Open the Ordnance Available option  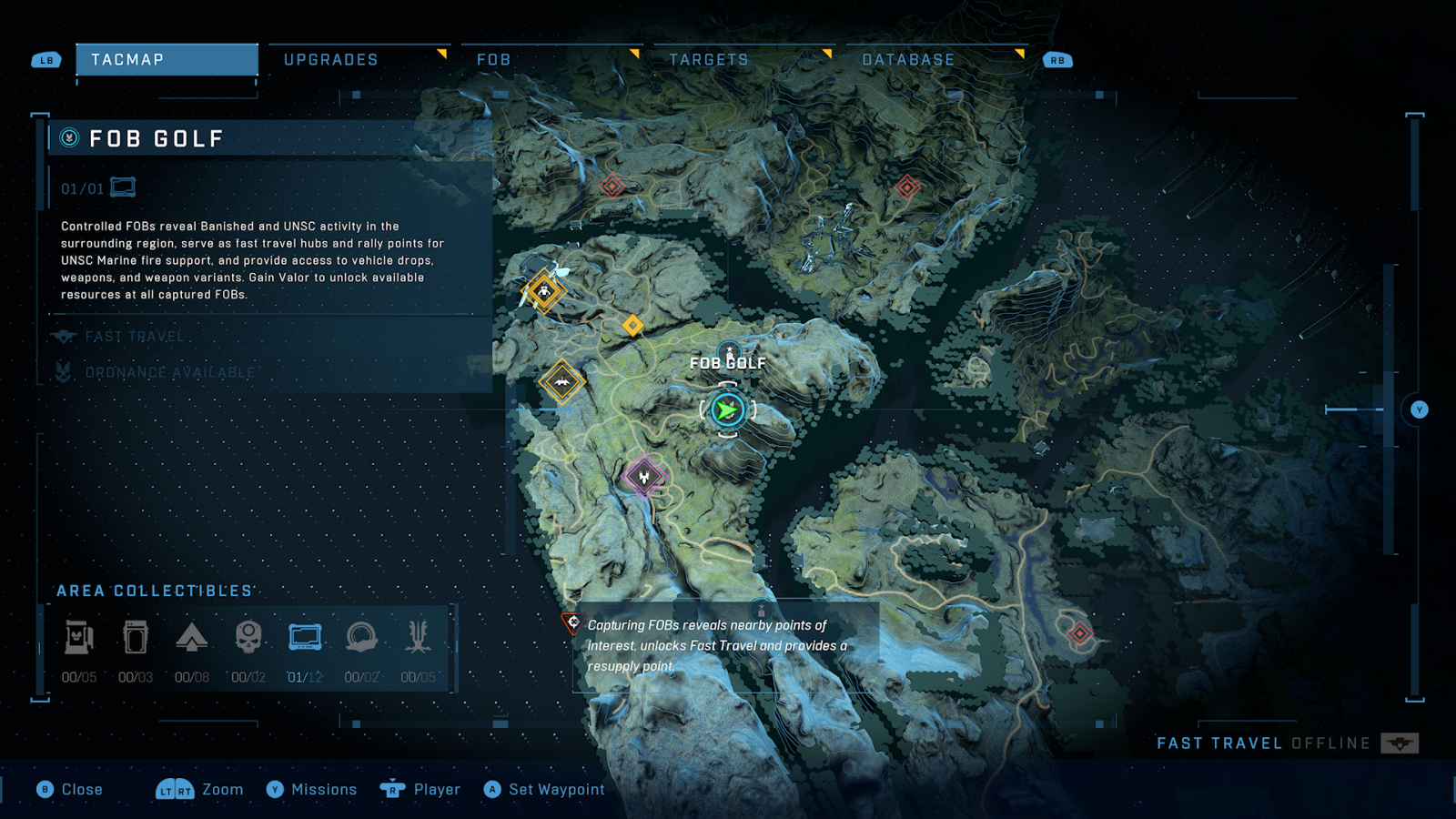[169, 372]
